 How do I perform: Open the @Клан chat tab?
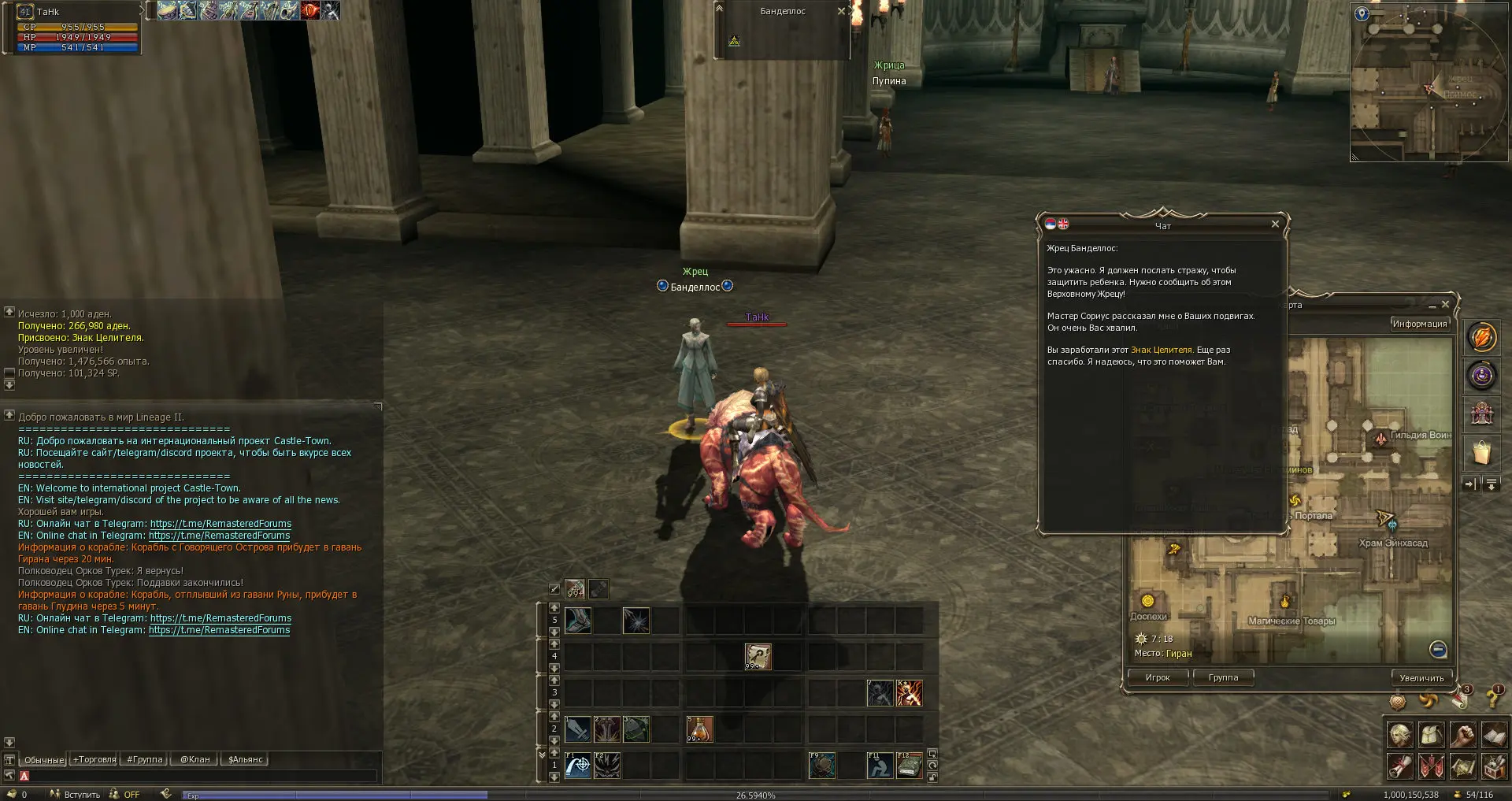[195, 760]
